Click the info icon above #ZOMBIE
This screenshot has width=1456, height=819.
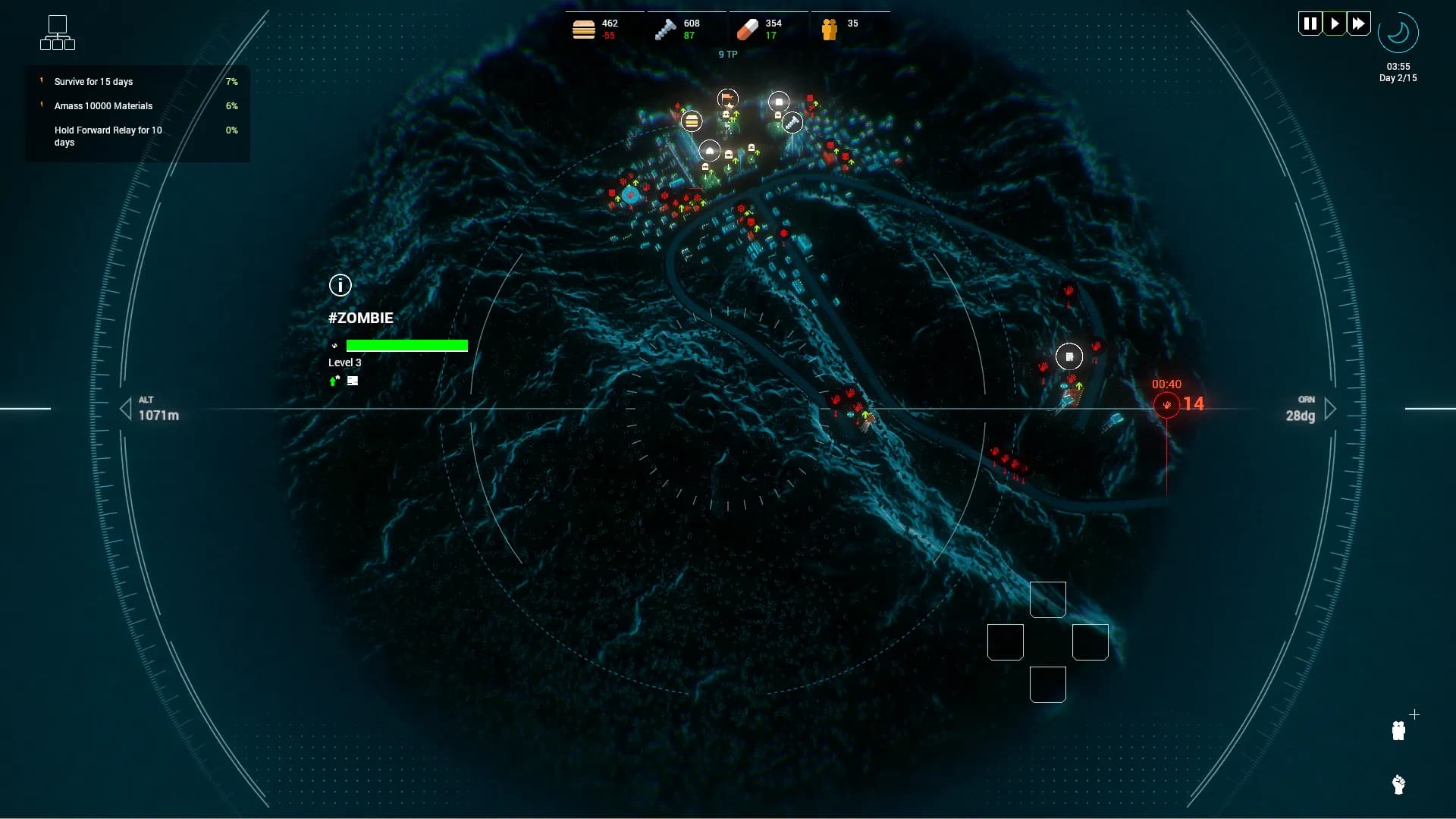[x=340, y=285]
